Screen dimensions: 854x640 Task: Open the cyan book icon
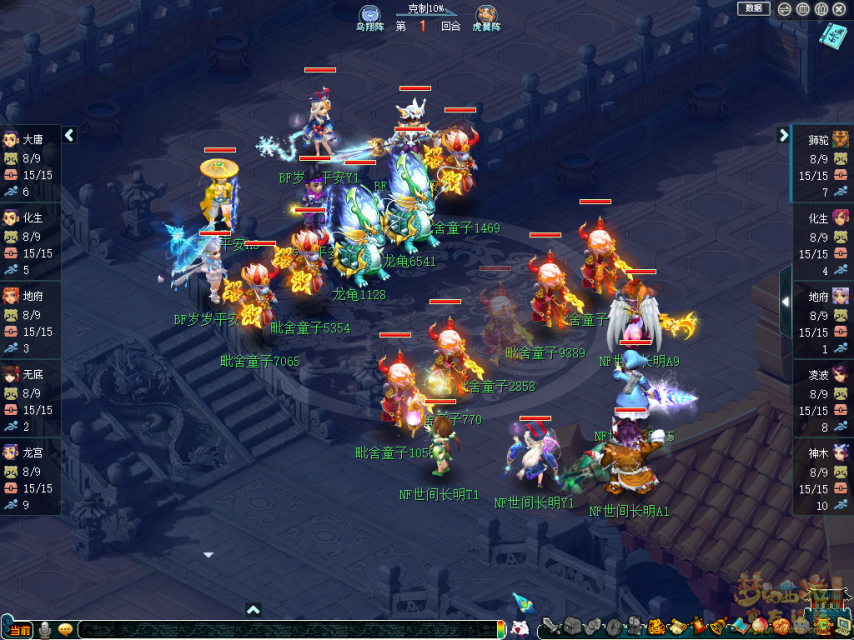(x=832, y=36)
